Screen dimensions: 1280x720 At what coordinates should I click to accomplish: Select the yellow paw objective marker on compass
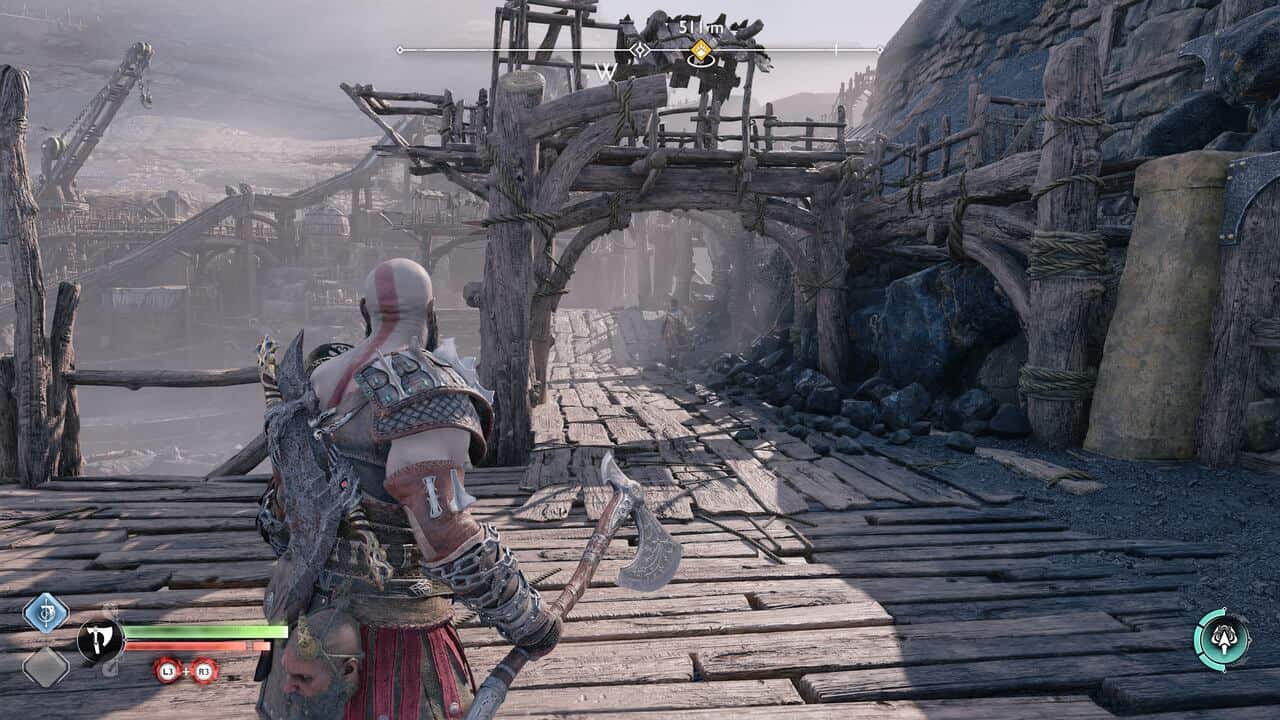click(x=701, y=49)
